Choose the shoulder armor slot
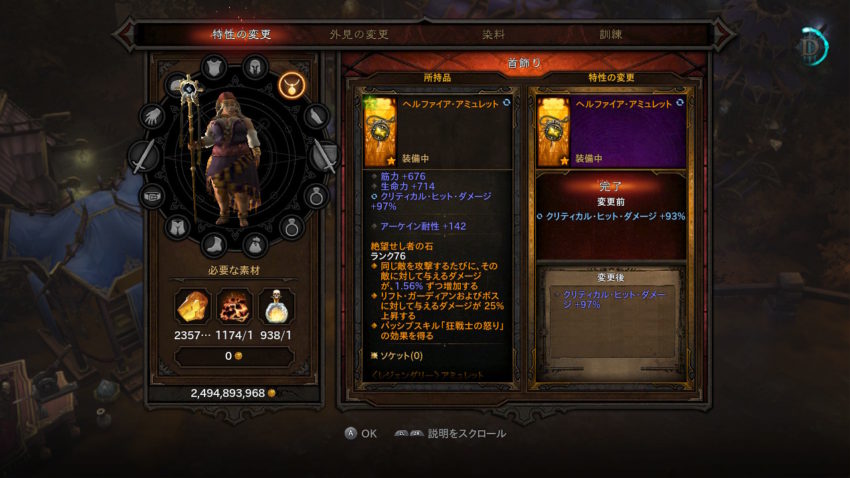The image size is (850, 478). coord(215,67)
